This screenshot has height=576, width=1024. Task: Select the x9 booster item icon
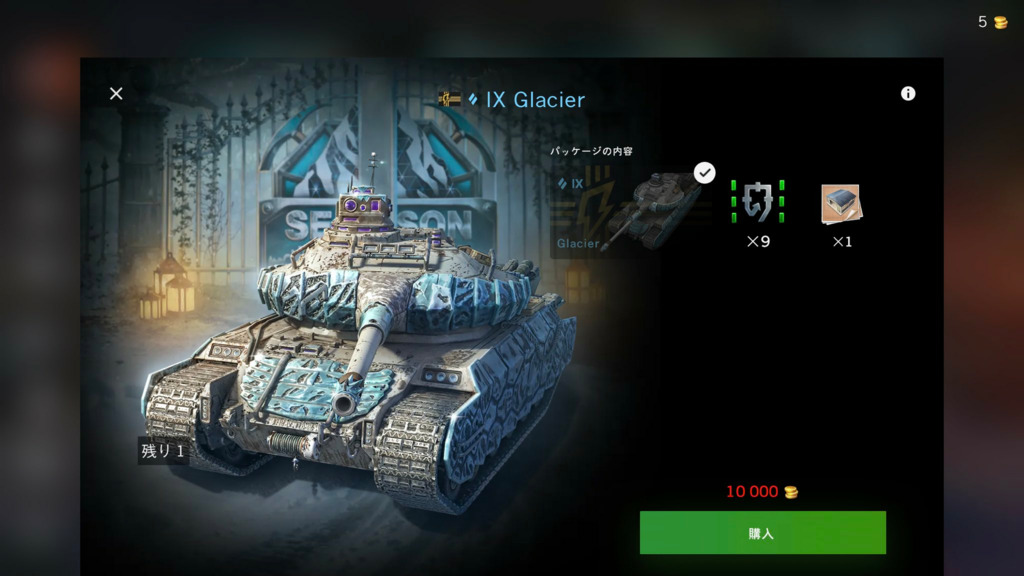(758, 202)
